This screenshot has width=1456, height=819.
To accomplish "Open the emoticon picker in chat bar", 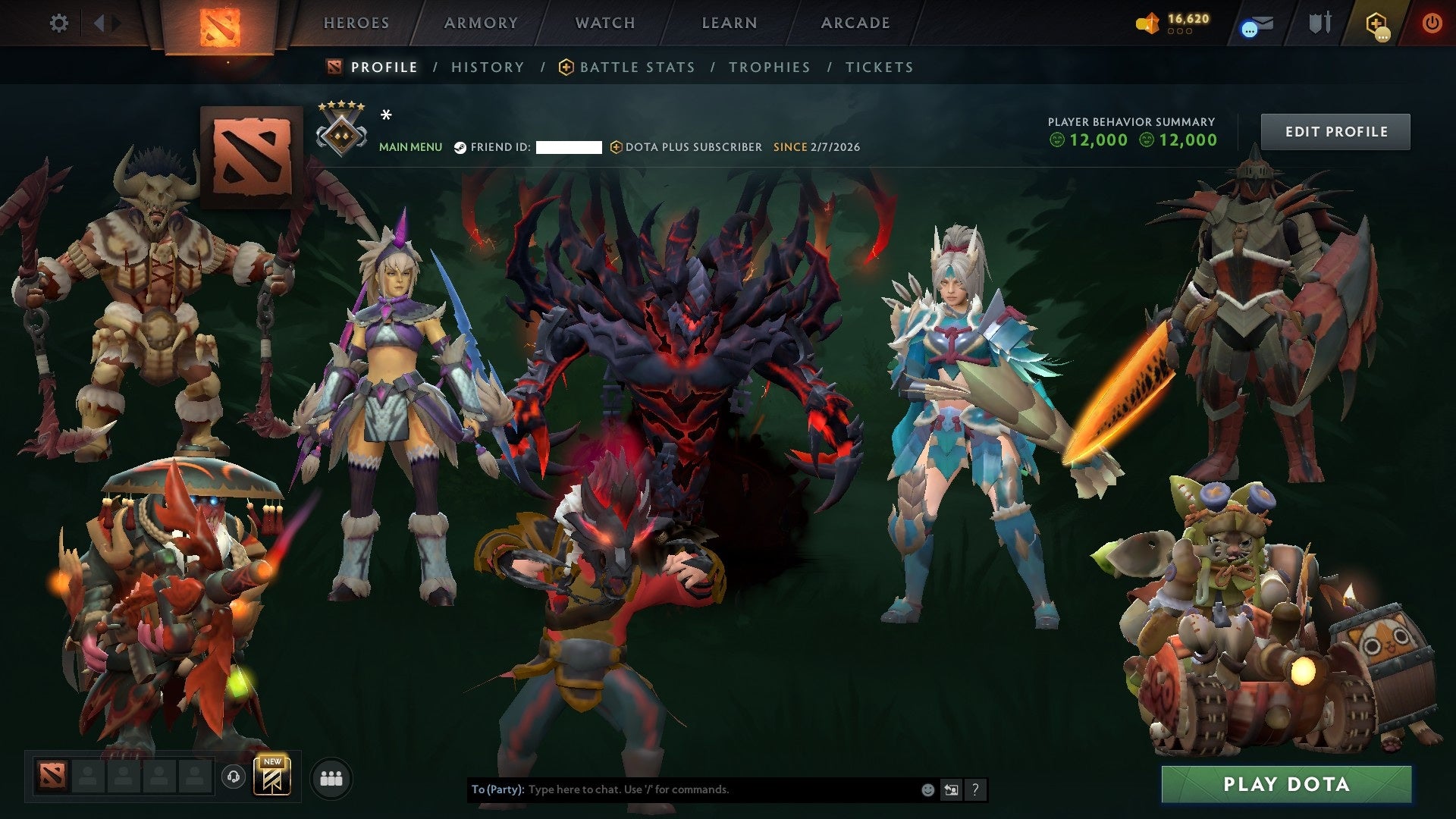I will (927, 789).
